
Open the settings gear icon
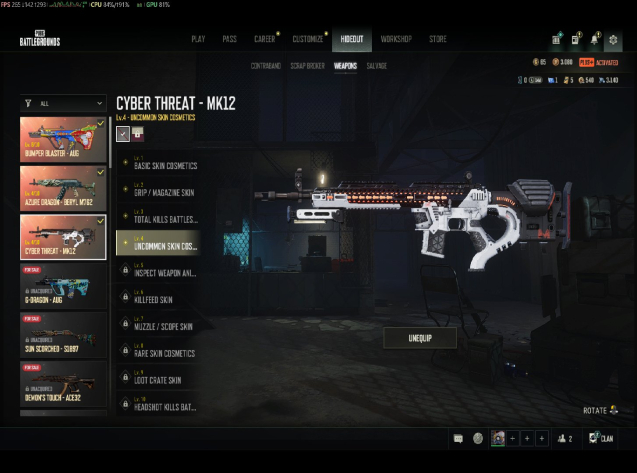pos(613,40)
